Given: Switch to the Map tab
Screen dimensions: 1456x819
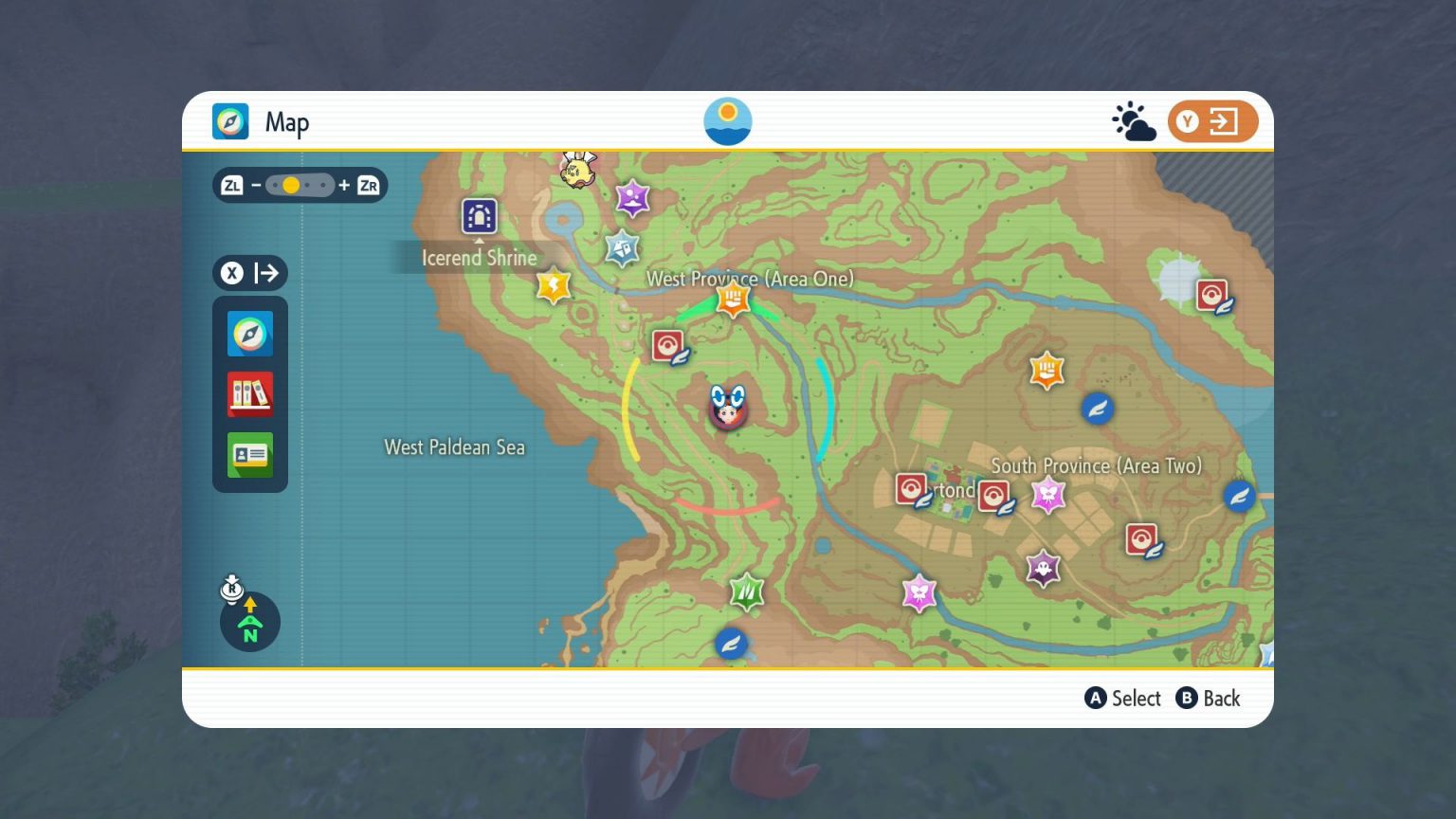Looking at the screenshot, I should [x=230, y=121].
